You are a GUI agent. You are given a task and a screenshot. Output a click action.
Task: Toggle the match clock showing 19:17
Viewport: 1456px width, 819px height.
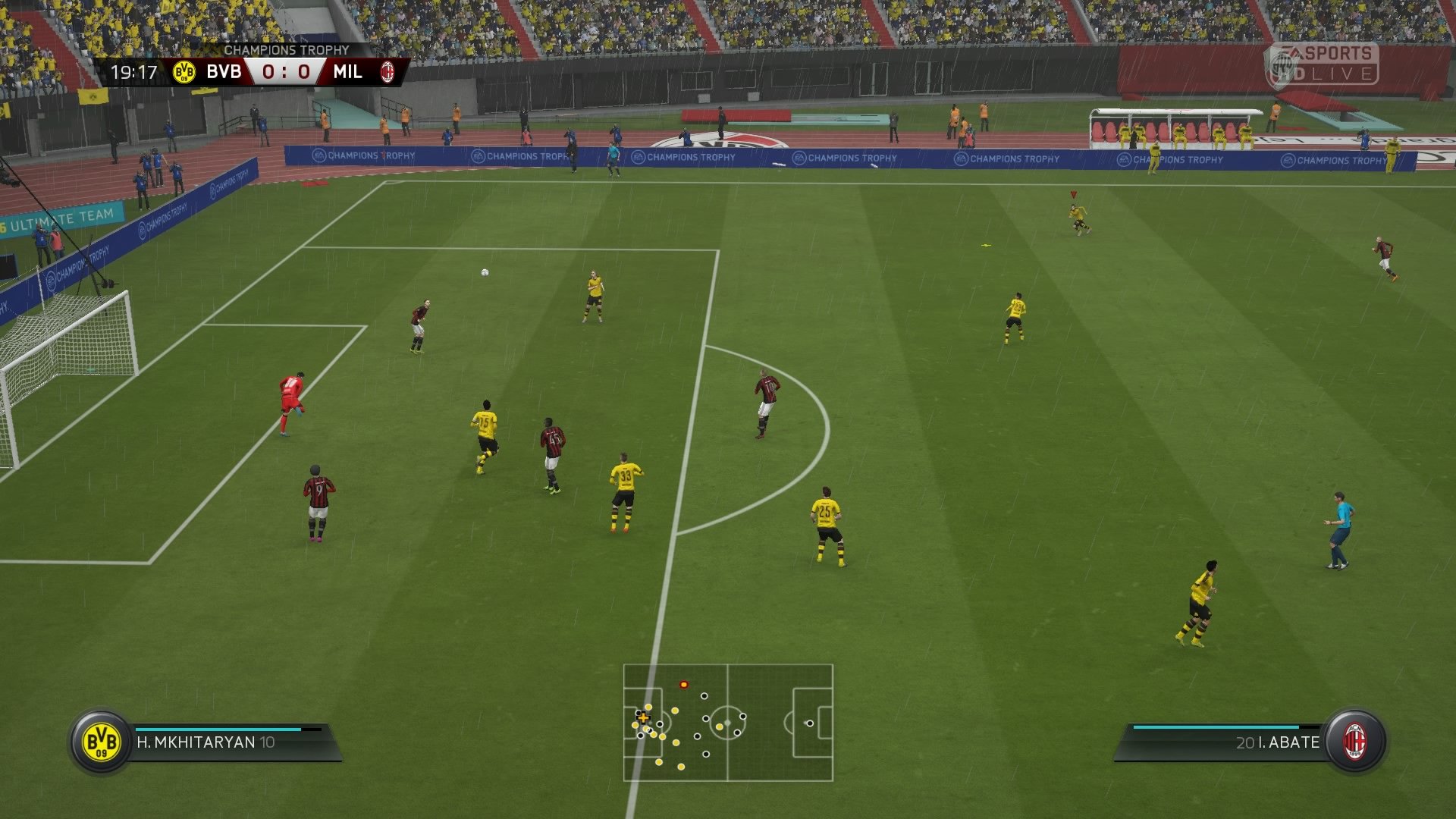pos(133,74)
